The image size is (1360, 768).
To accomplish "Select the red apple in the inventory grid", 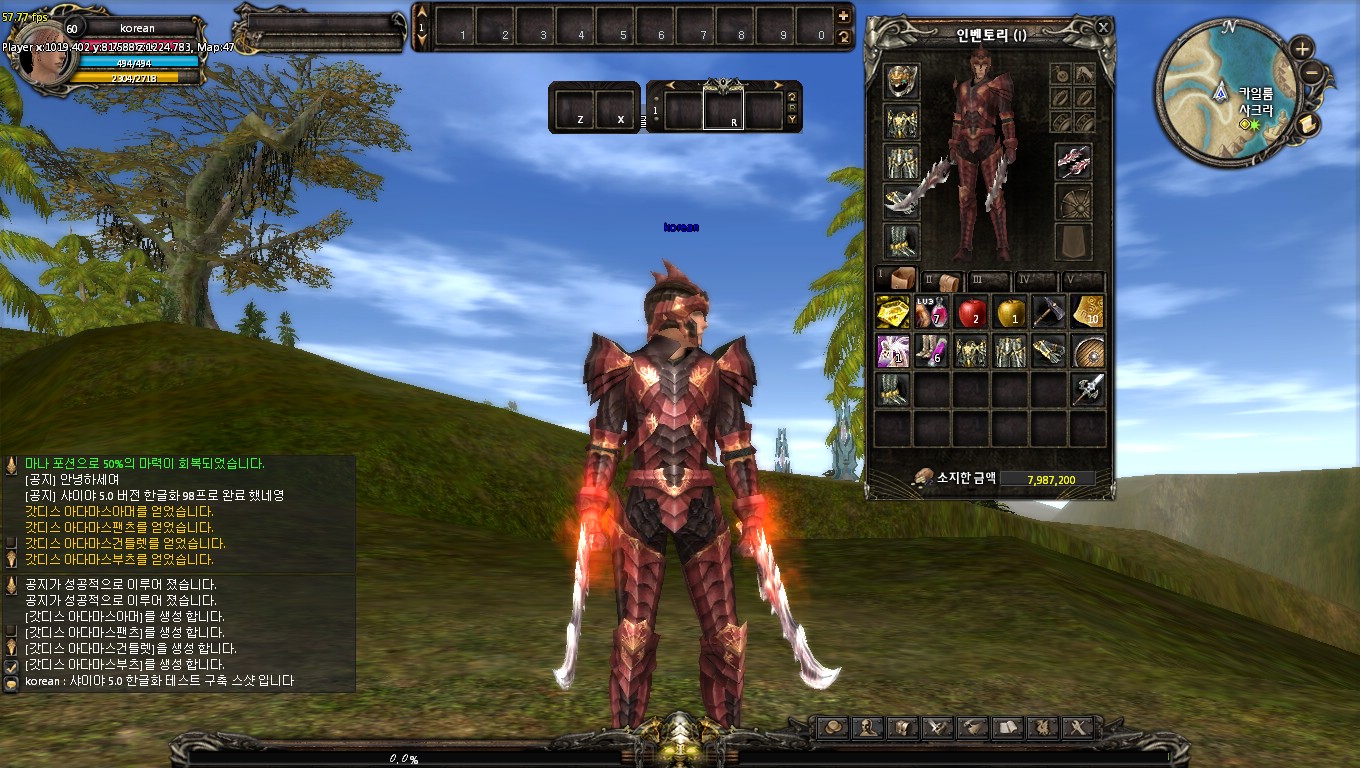I will point(970,314).
